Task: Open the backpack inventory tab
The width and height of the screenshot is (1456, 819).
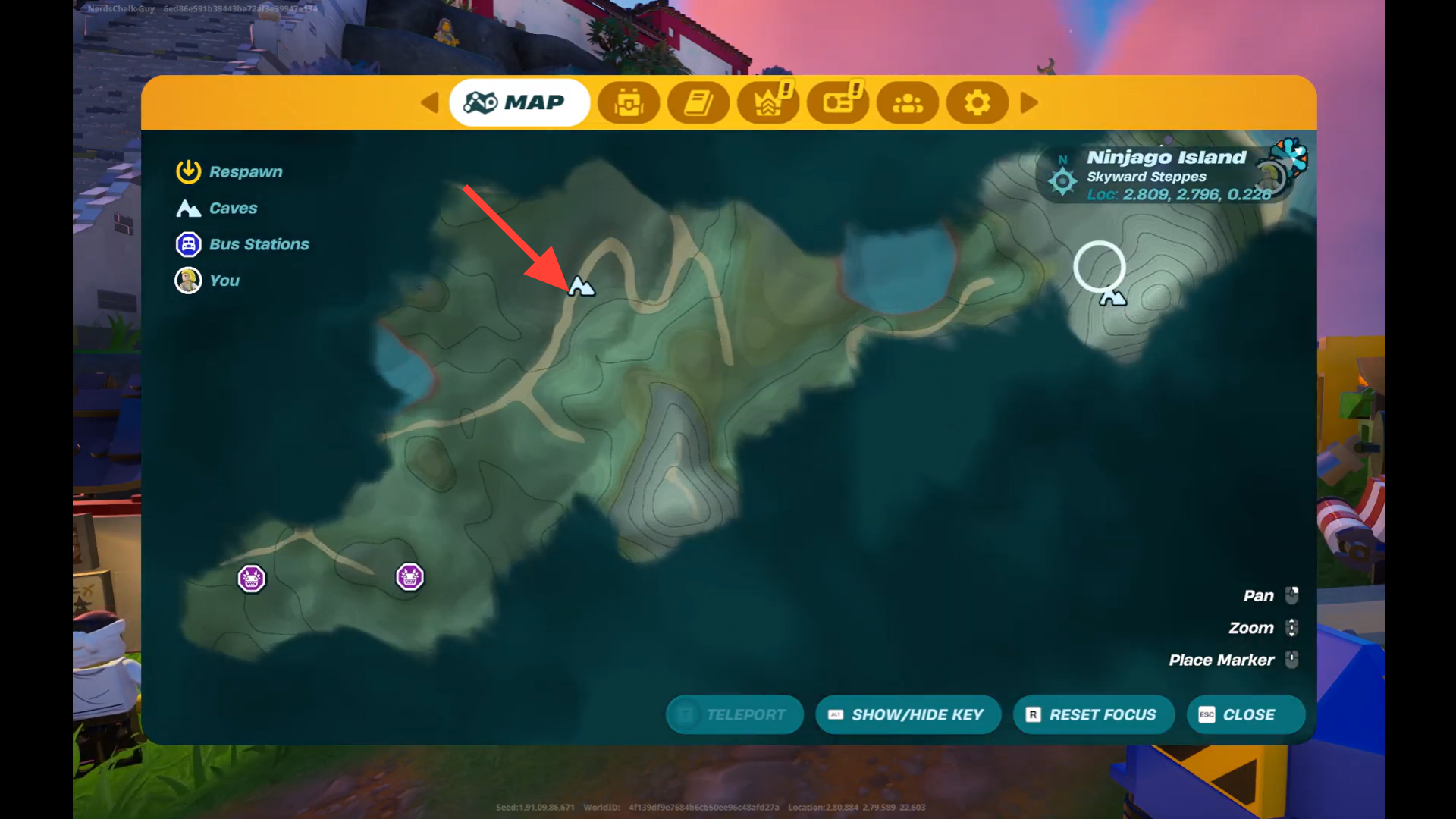Action: coord(629,102)
